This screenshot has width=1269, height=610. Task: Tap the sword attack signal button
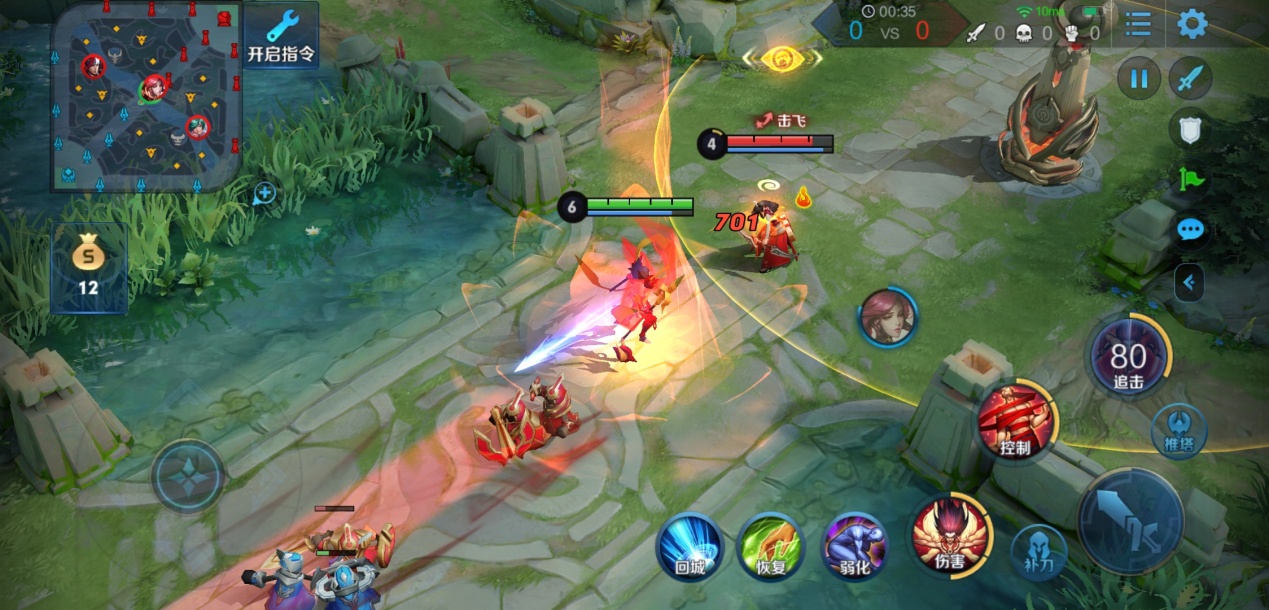(x=1190, y=78)
